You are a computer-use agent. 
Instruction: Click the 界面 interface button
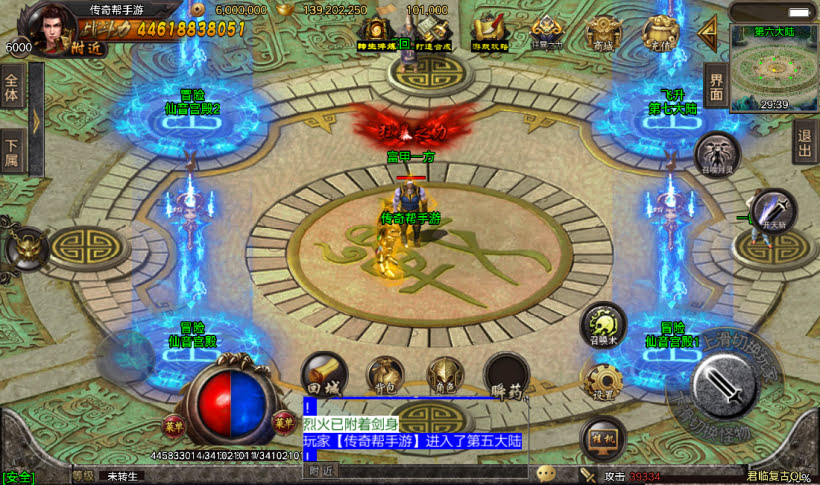click(715, 84)
